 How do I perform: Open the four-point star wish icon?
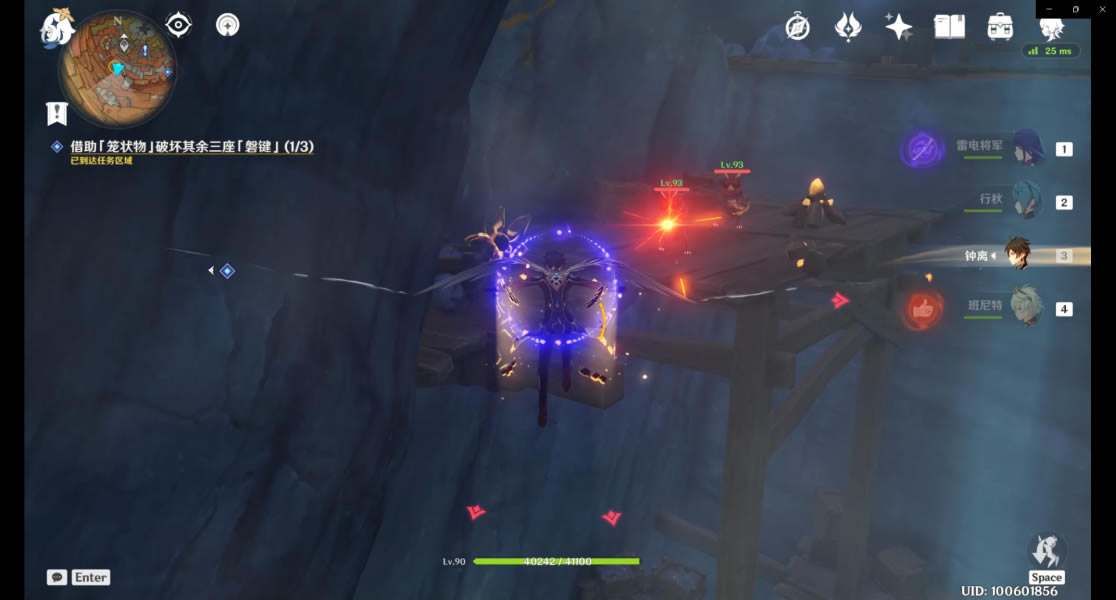[898, 27]
